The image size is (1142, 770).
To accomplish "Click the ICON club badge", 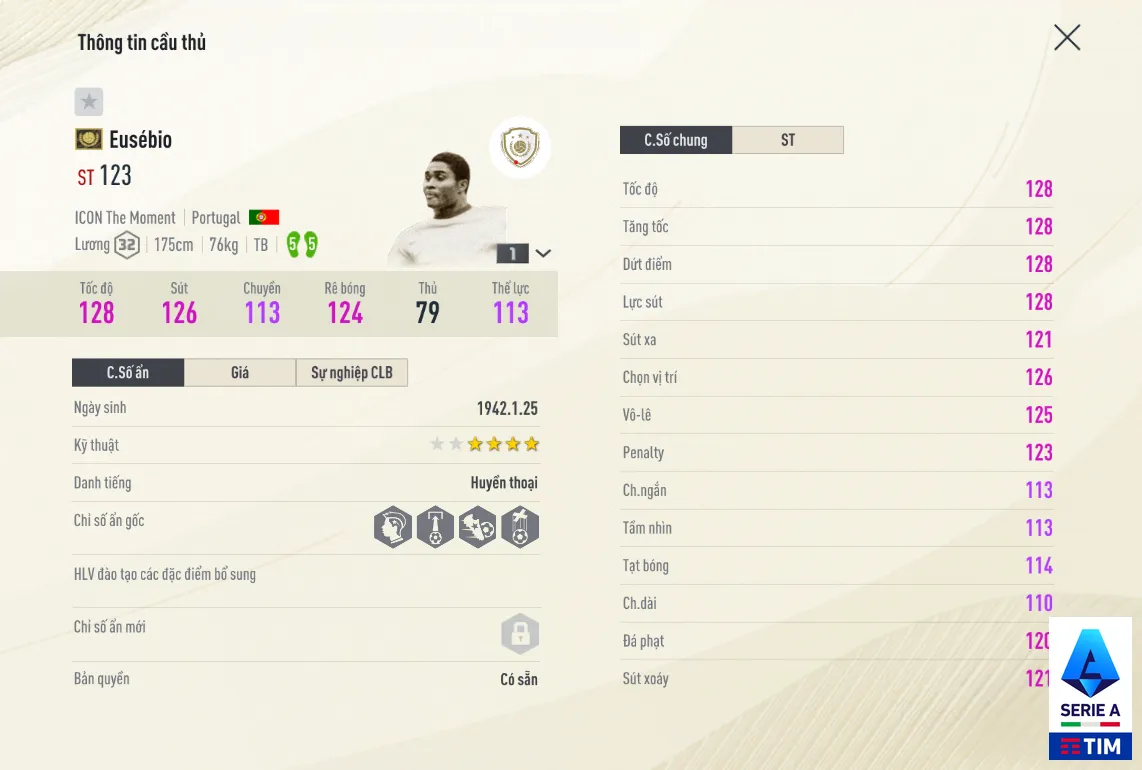I will [520, 148].
